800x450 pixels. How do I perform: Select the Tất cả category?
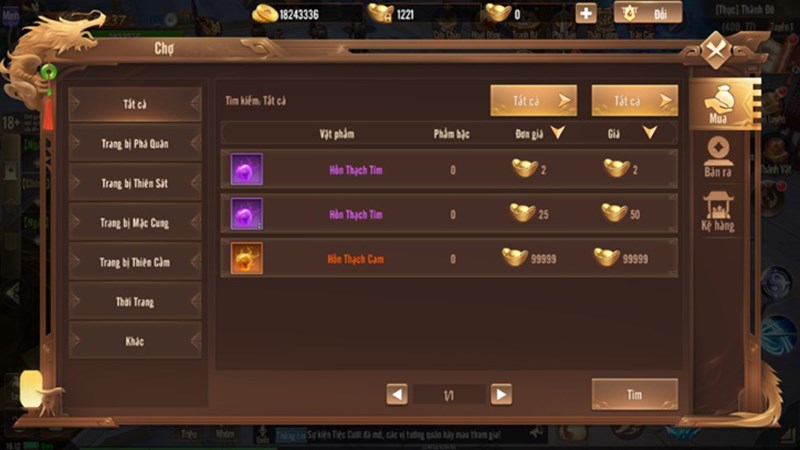coord(136,104)
